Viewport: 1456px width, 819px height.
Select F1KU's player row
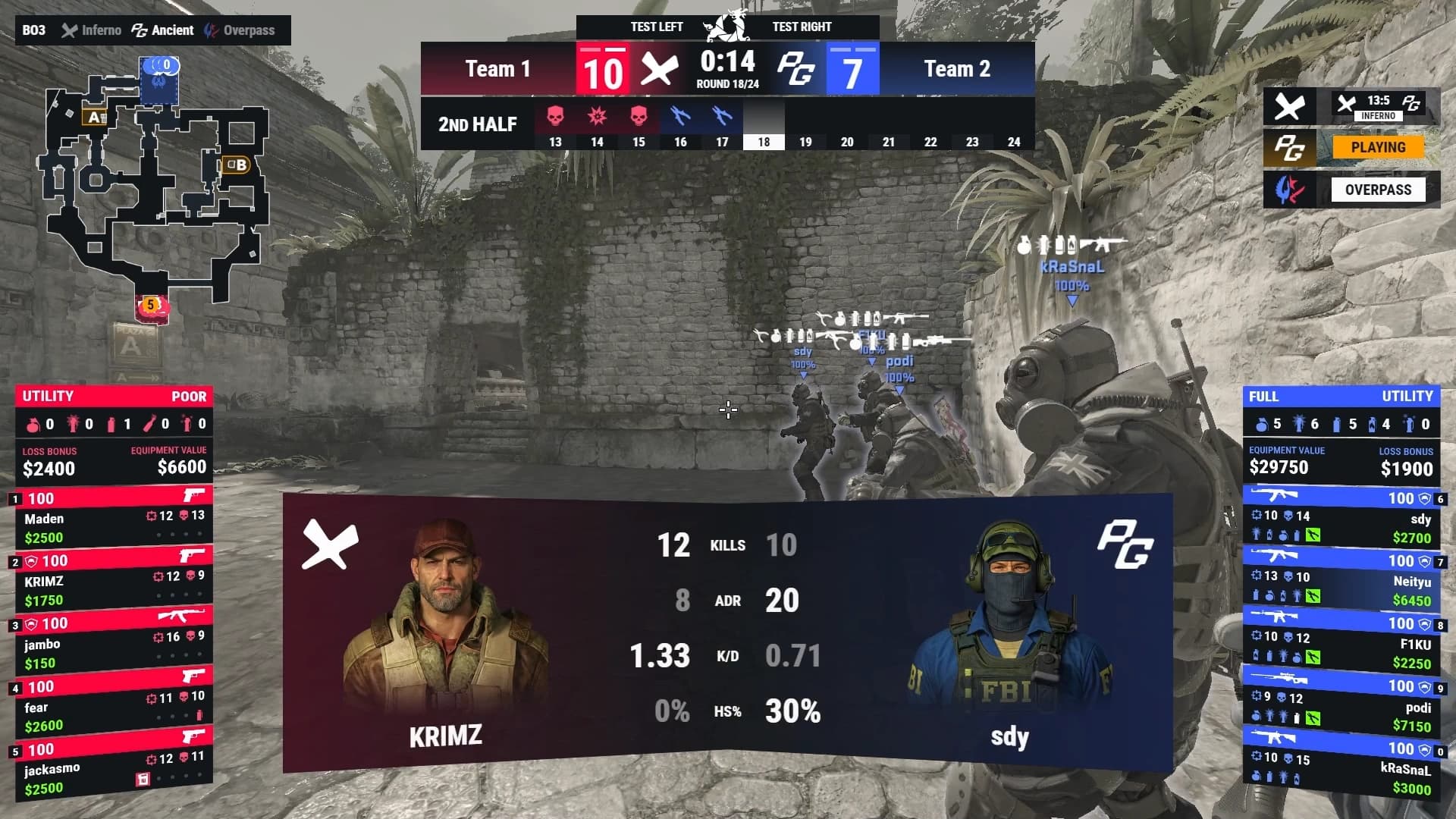pyautogui.click(x=1341, y=645)
